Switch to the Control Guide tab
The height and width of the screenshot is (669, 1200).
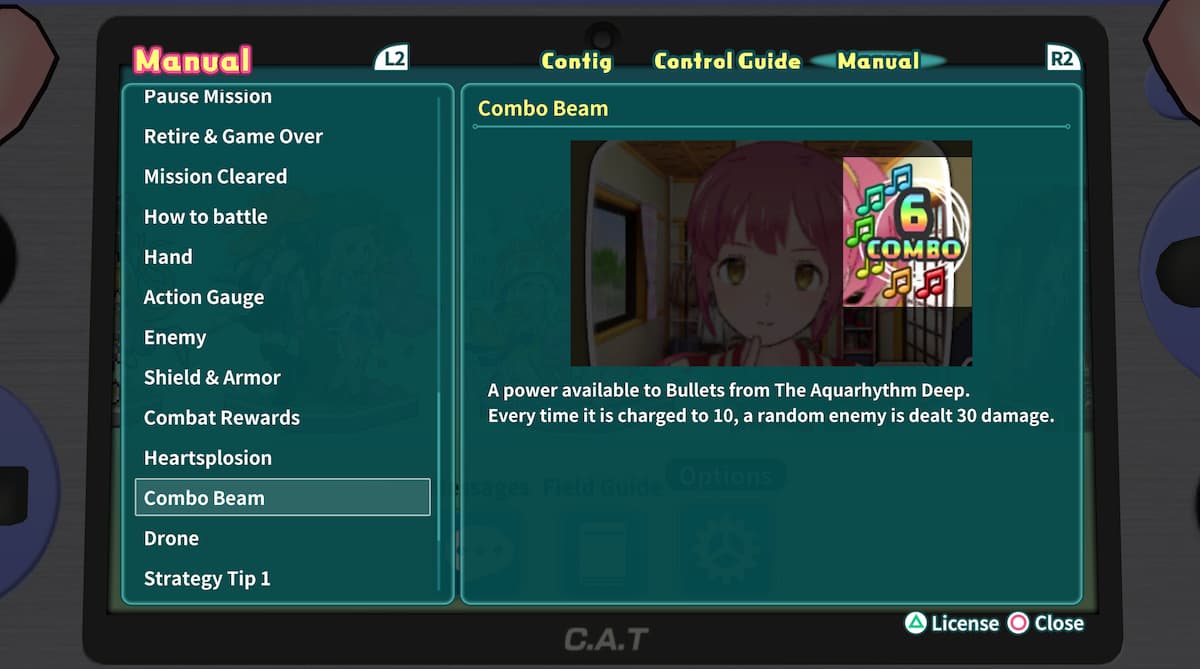[x=727, y=61]
